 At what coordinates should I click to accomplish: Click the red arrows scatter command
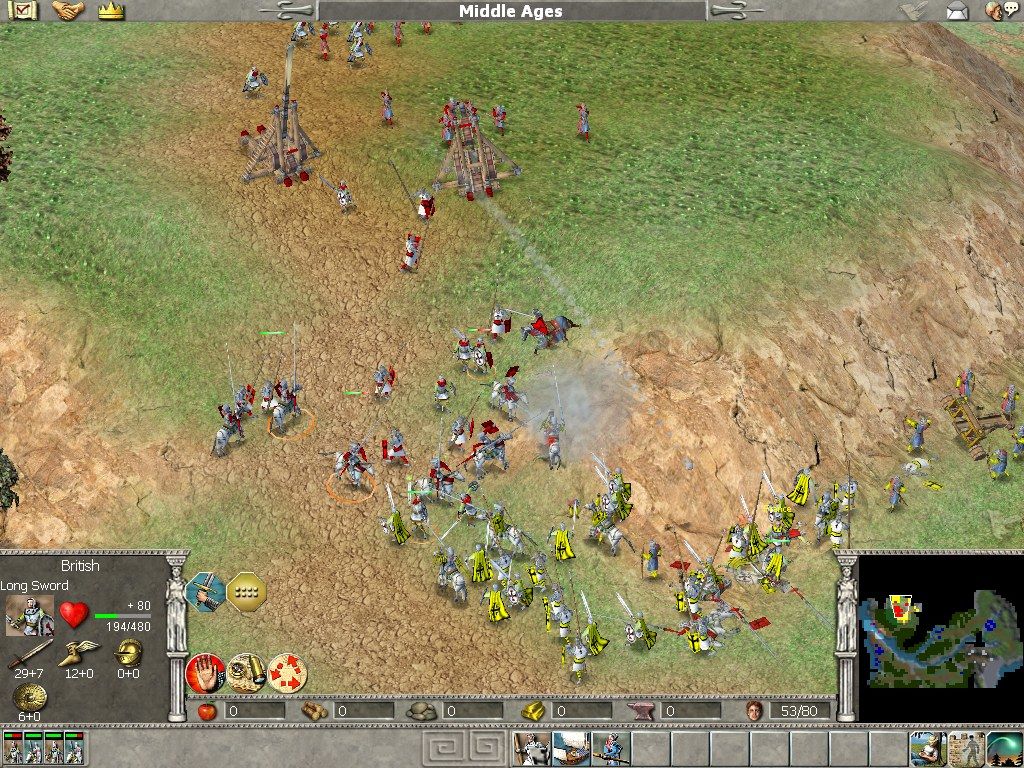[287, 673]
